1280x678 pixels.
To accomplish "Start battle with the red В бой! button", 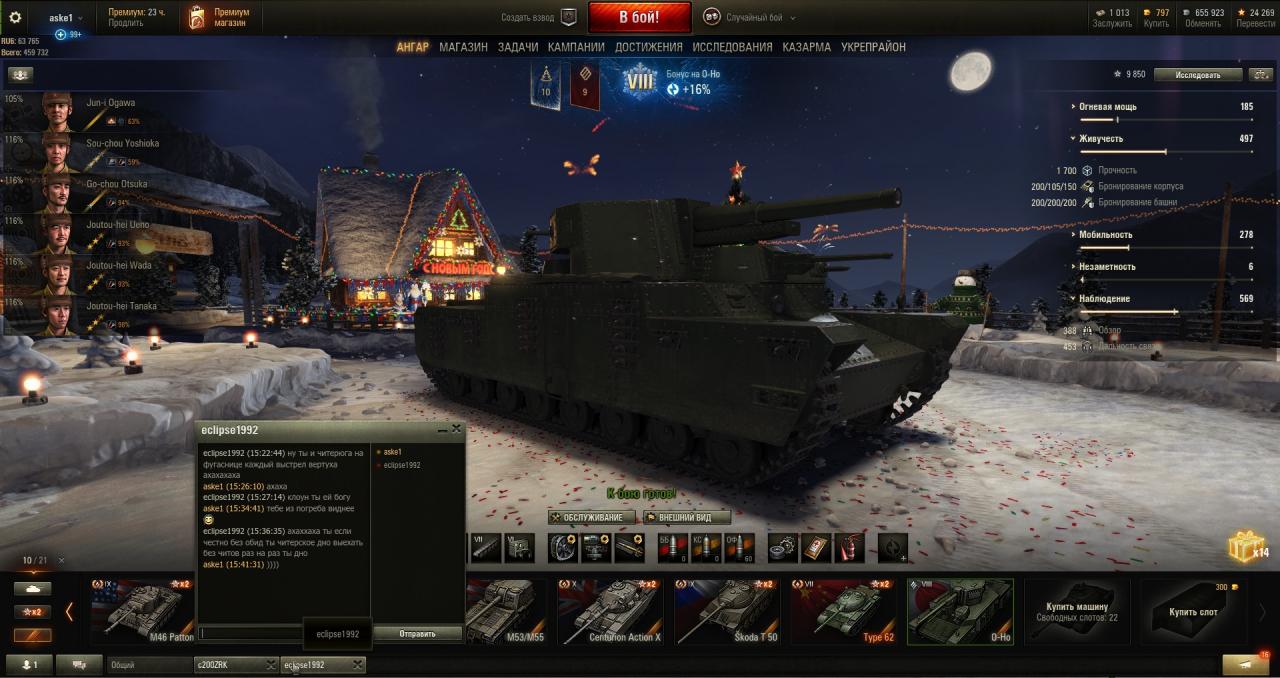I will point(639,17).
